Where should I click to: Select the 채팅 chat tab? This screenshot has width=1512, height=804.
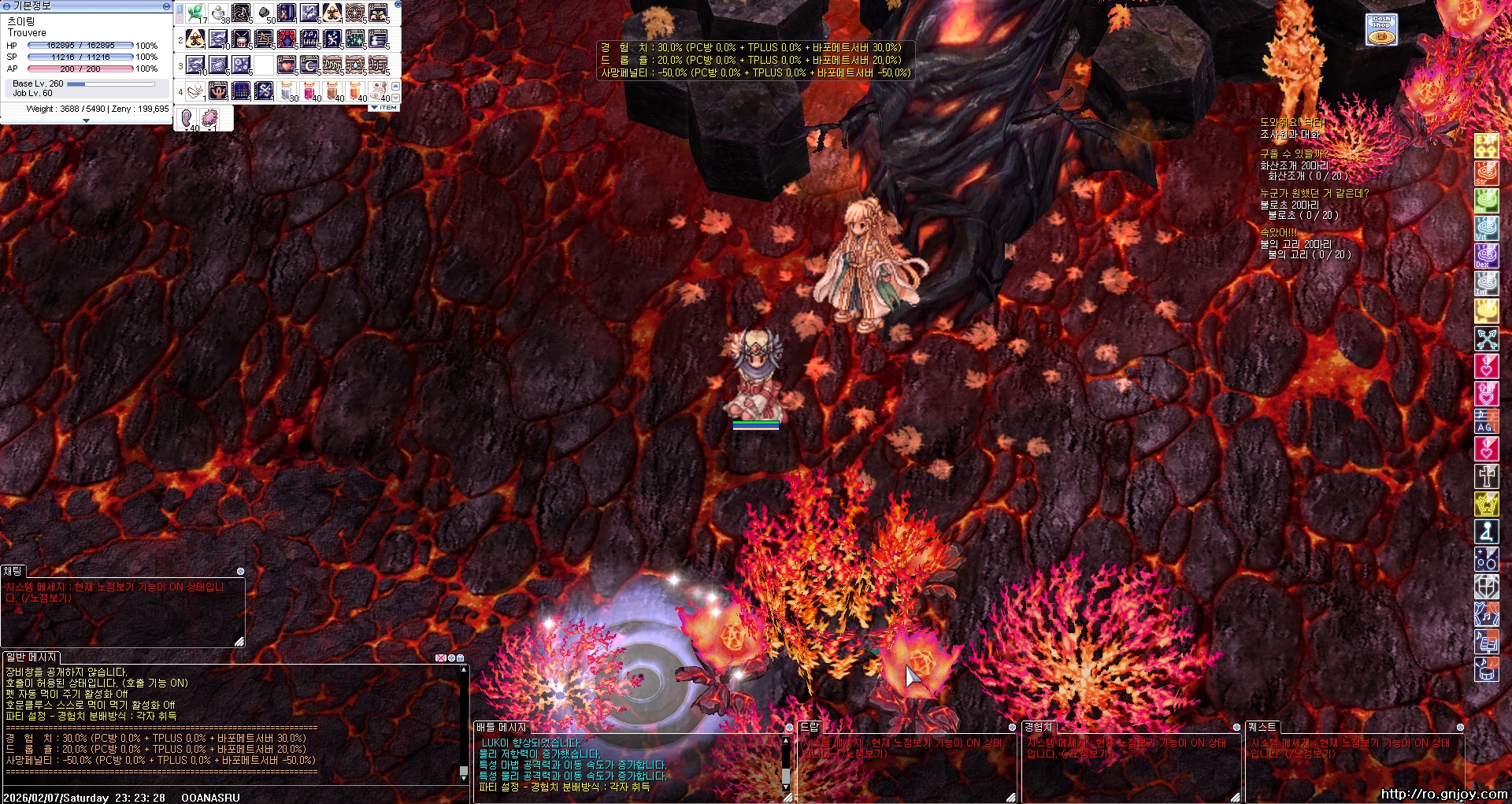(13, 571)
